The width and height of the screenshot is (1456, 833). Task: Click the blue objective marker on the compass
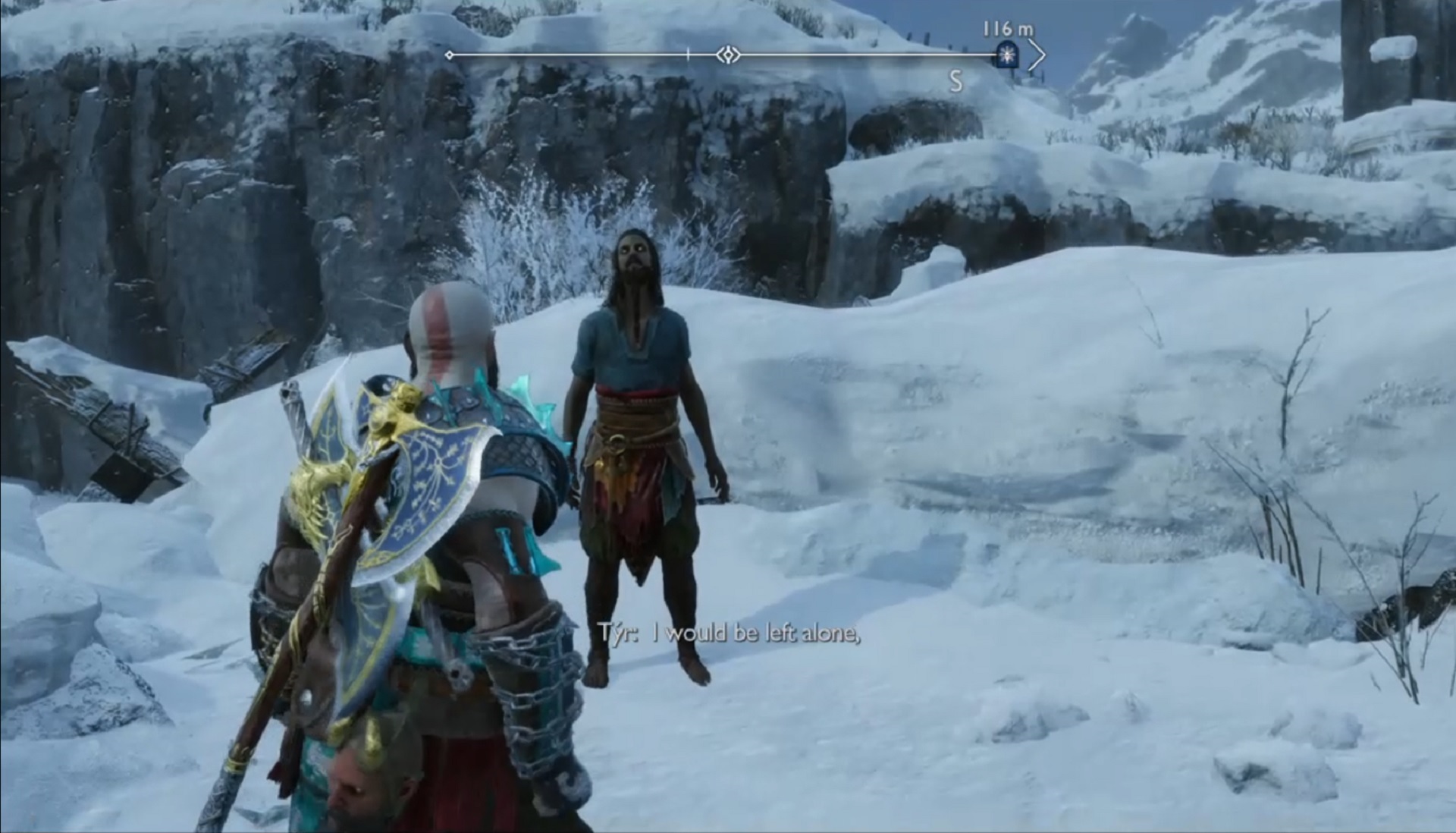coord(1007,55)
